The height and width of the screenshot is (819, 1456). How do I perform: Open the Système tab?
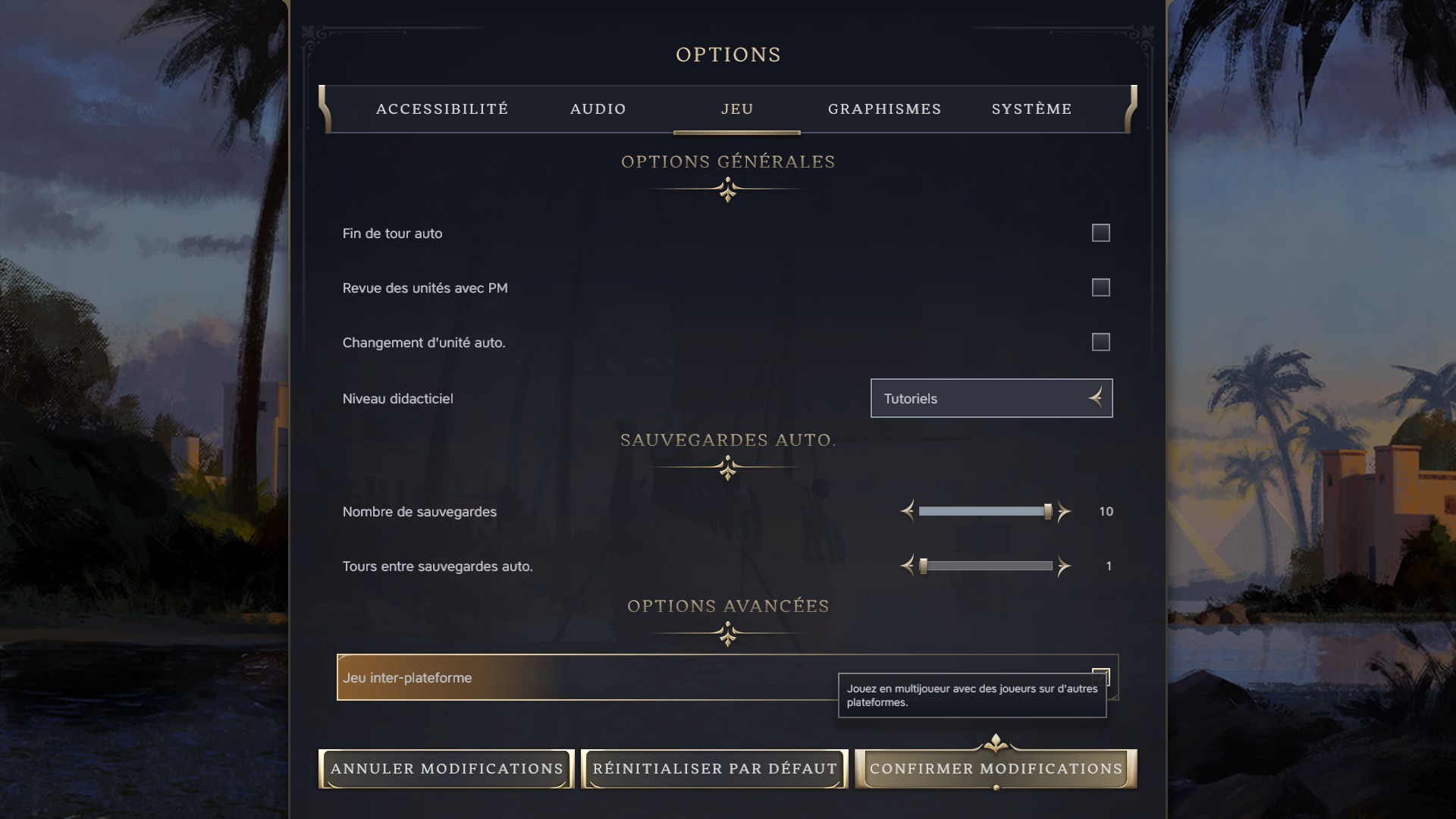click(1031, 109)
